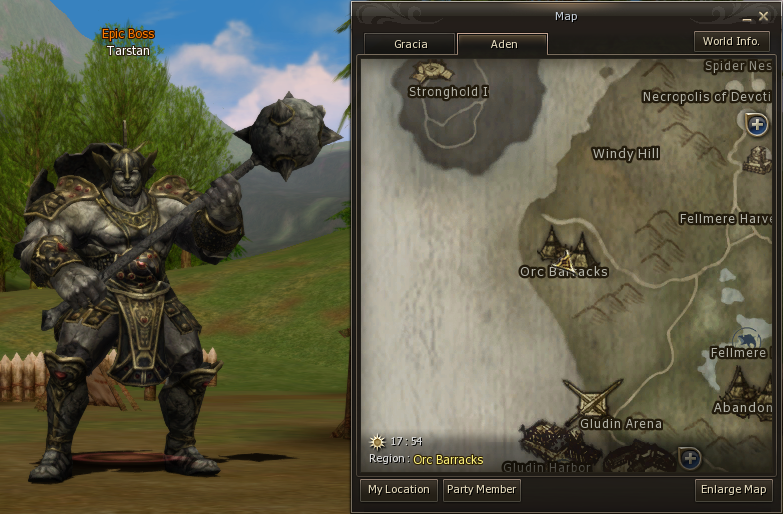
Task: Select the Aden map tab
Action: tap(502, 44)
